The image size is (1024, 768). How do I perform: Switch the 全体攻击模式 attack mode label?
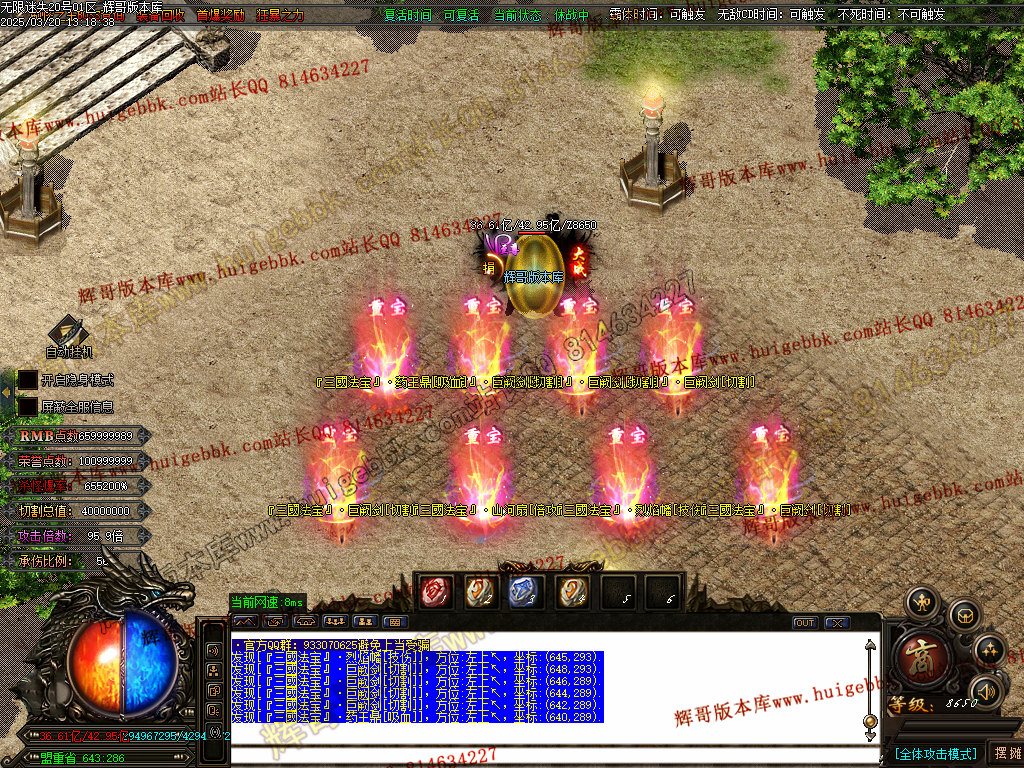point(936,753)
